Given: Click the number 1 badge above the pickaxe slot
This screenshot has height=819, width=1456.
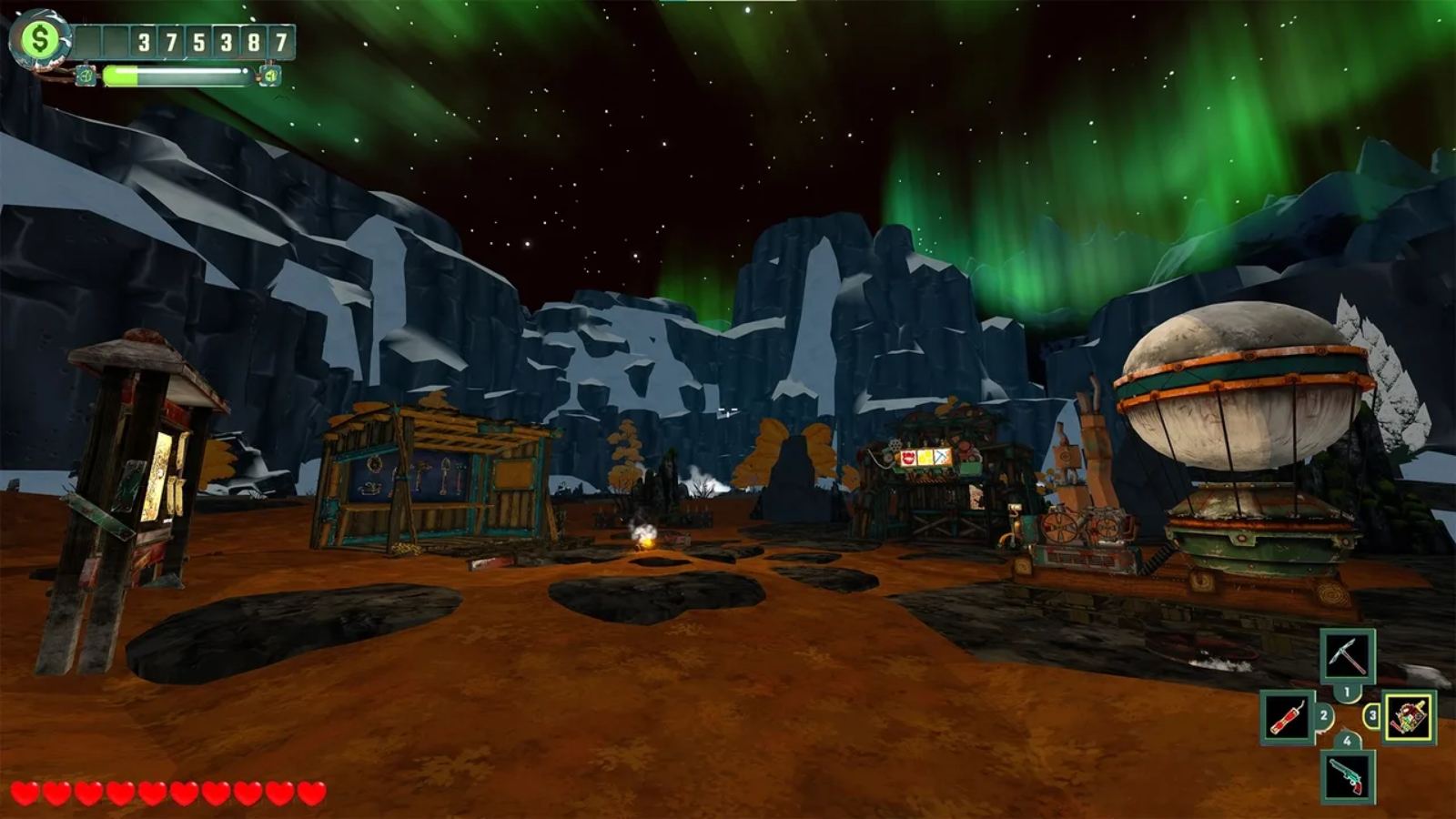Looking at the screenshot, I should click(x=1347, y=690).
